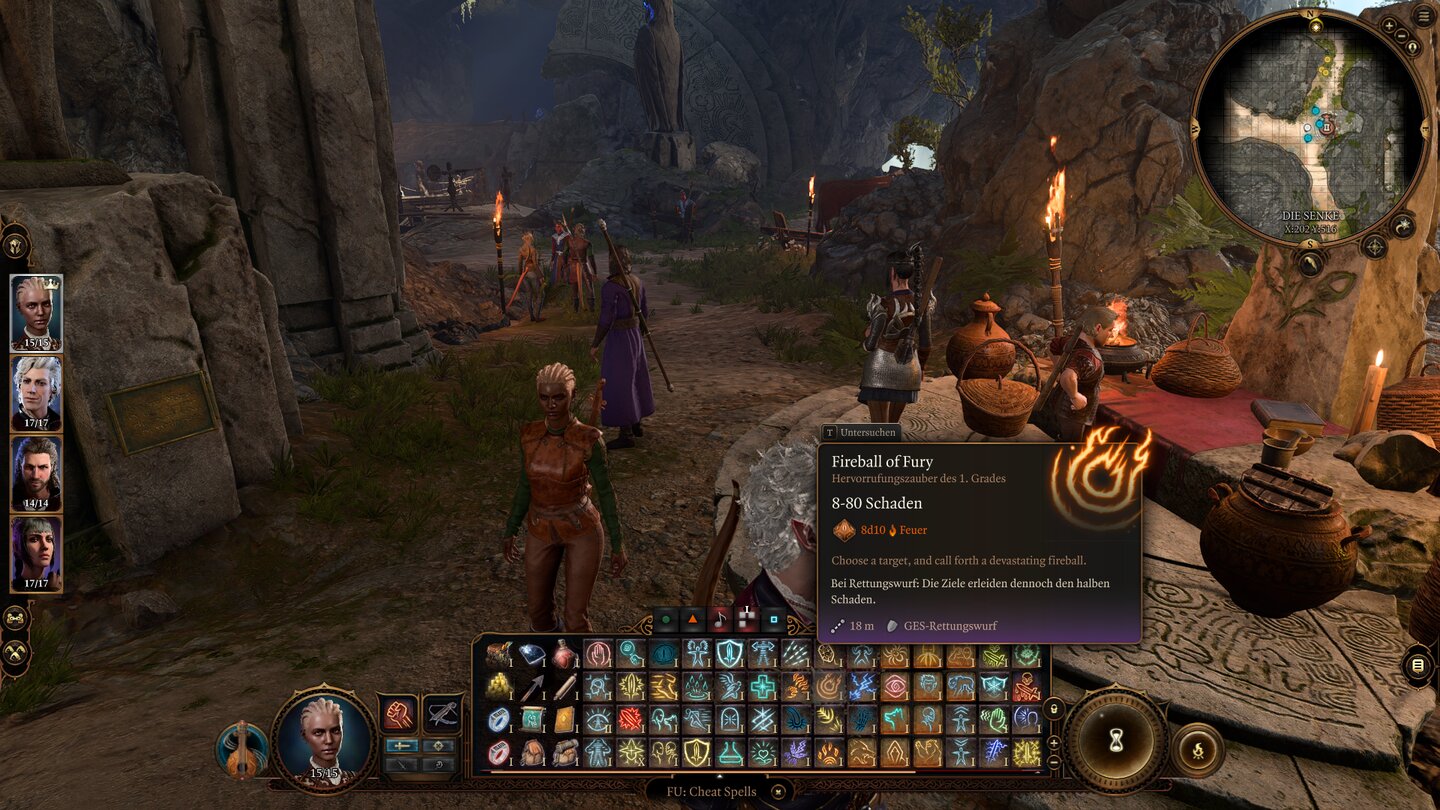This screenshot has height=810, width=1440.
Task: Select the red fist melee attack button
Action: coord(399,713)
